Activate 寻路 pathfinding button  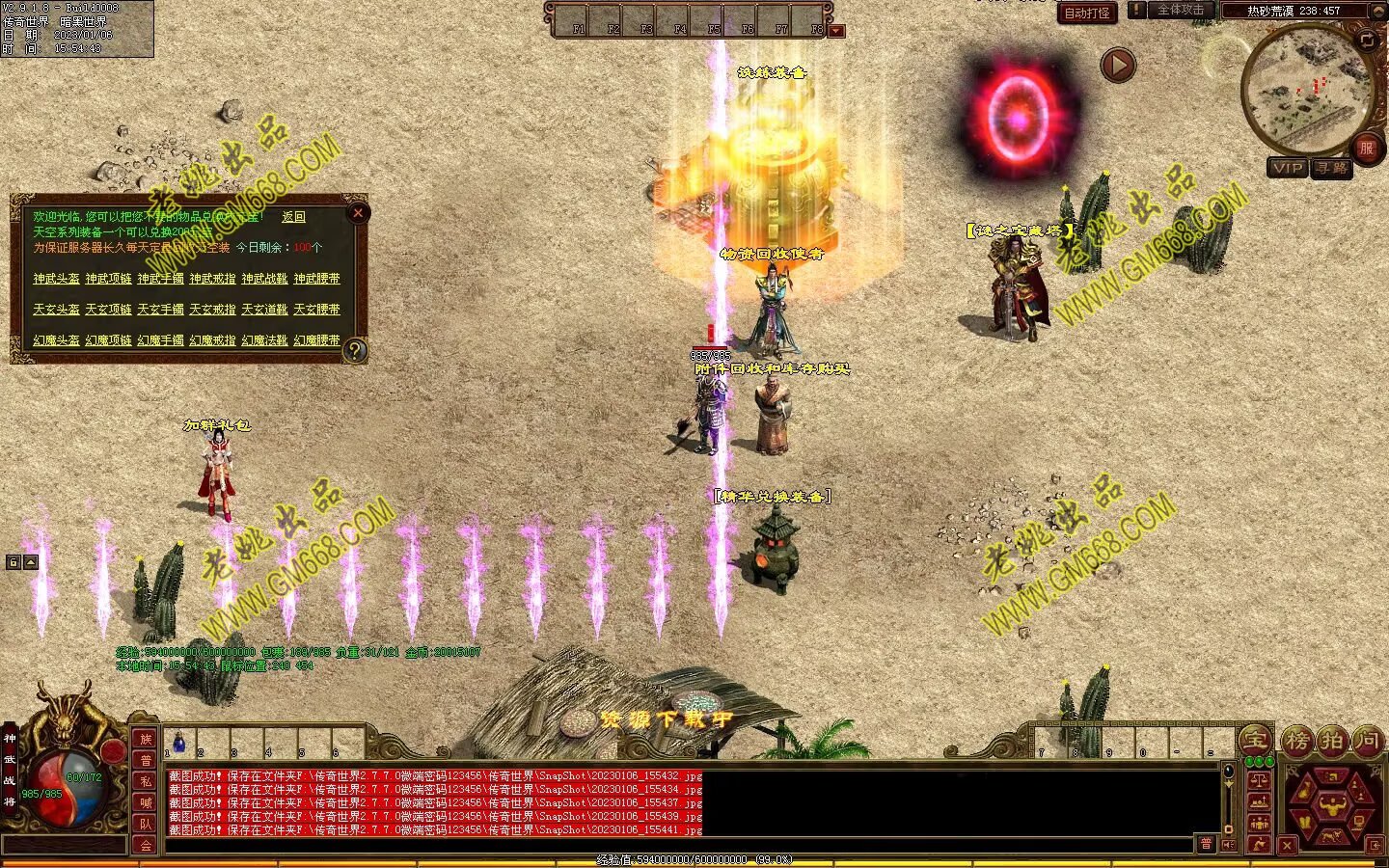[1331, 168]
